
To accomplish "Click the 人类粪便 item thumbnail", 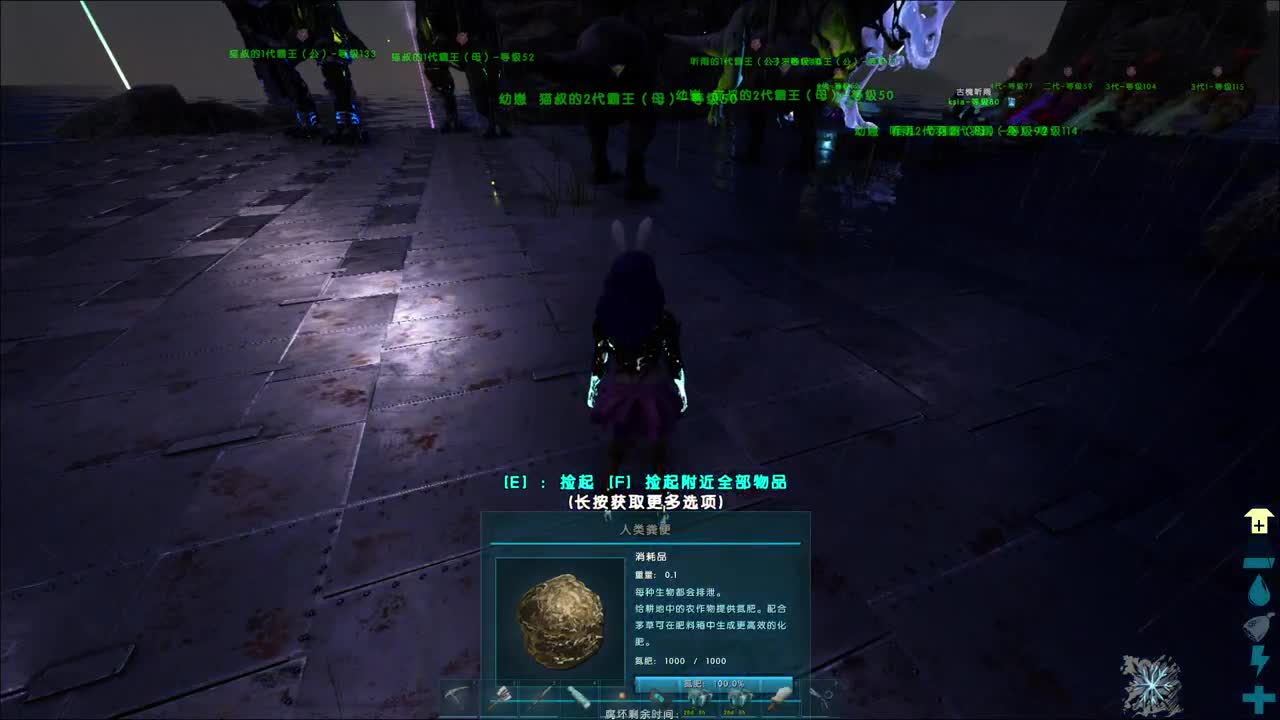I will coord(560,620).
